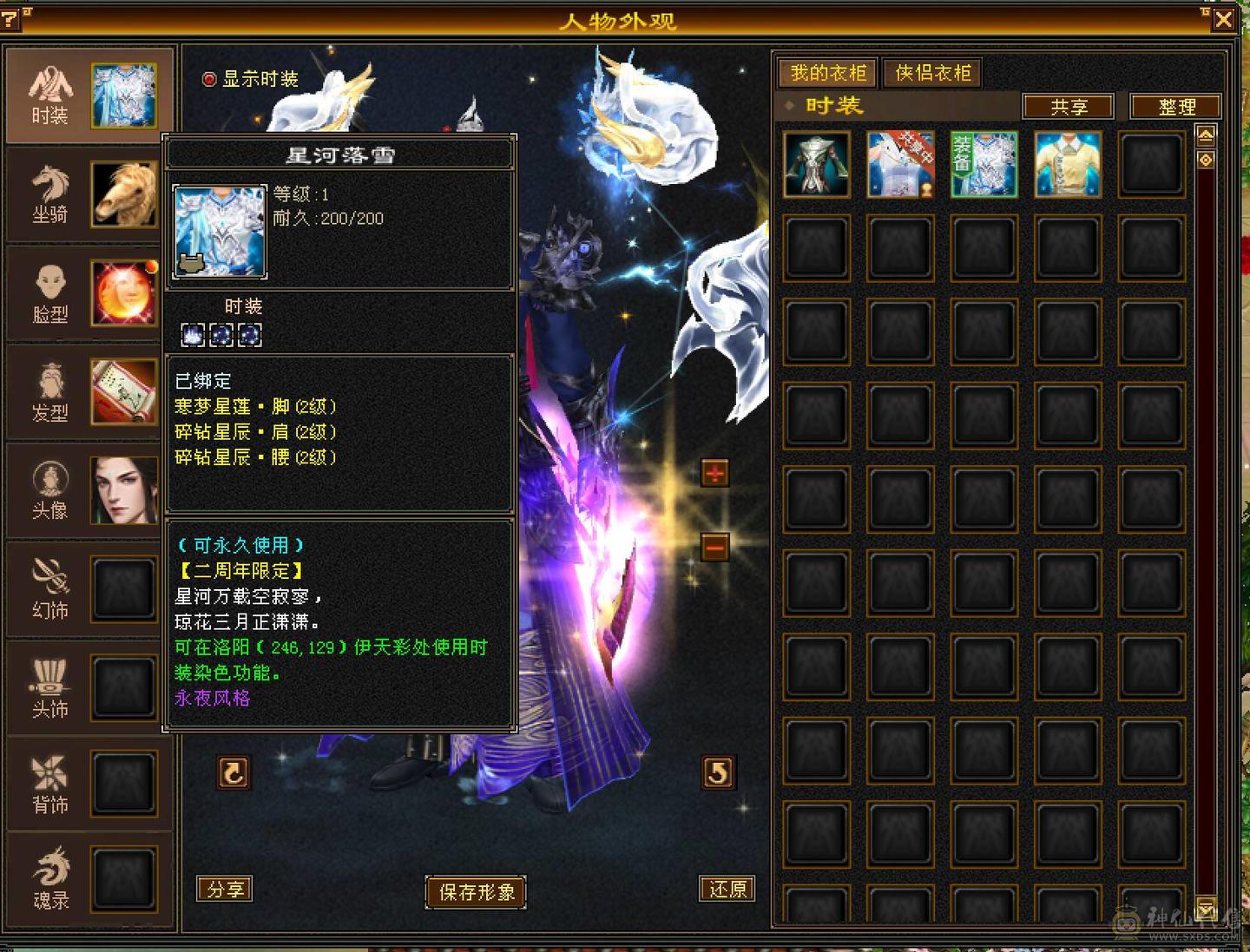
Task: Rotate the character with the right rotate icon
Action: click(717, 773)
